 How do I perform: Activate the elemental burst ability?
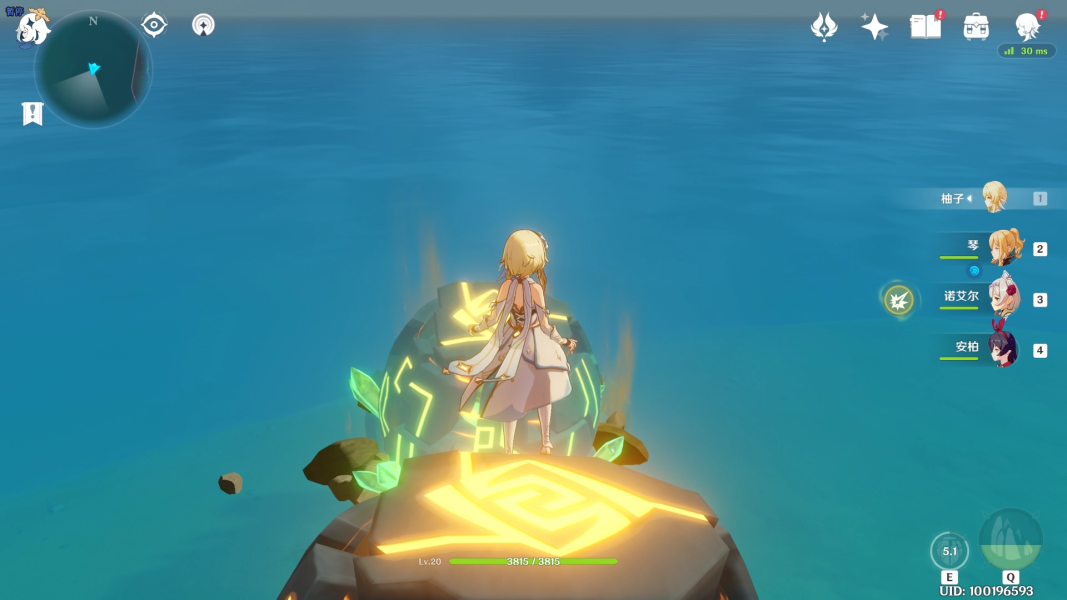pos(1010,541)
